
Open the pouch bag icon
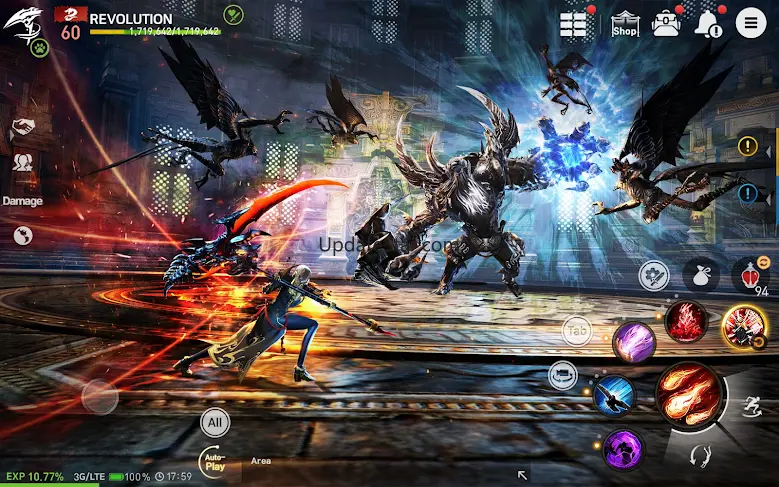click(x=700, y=273)
